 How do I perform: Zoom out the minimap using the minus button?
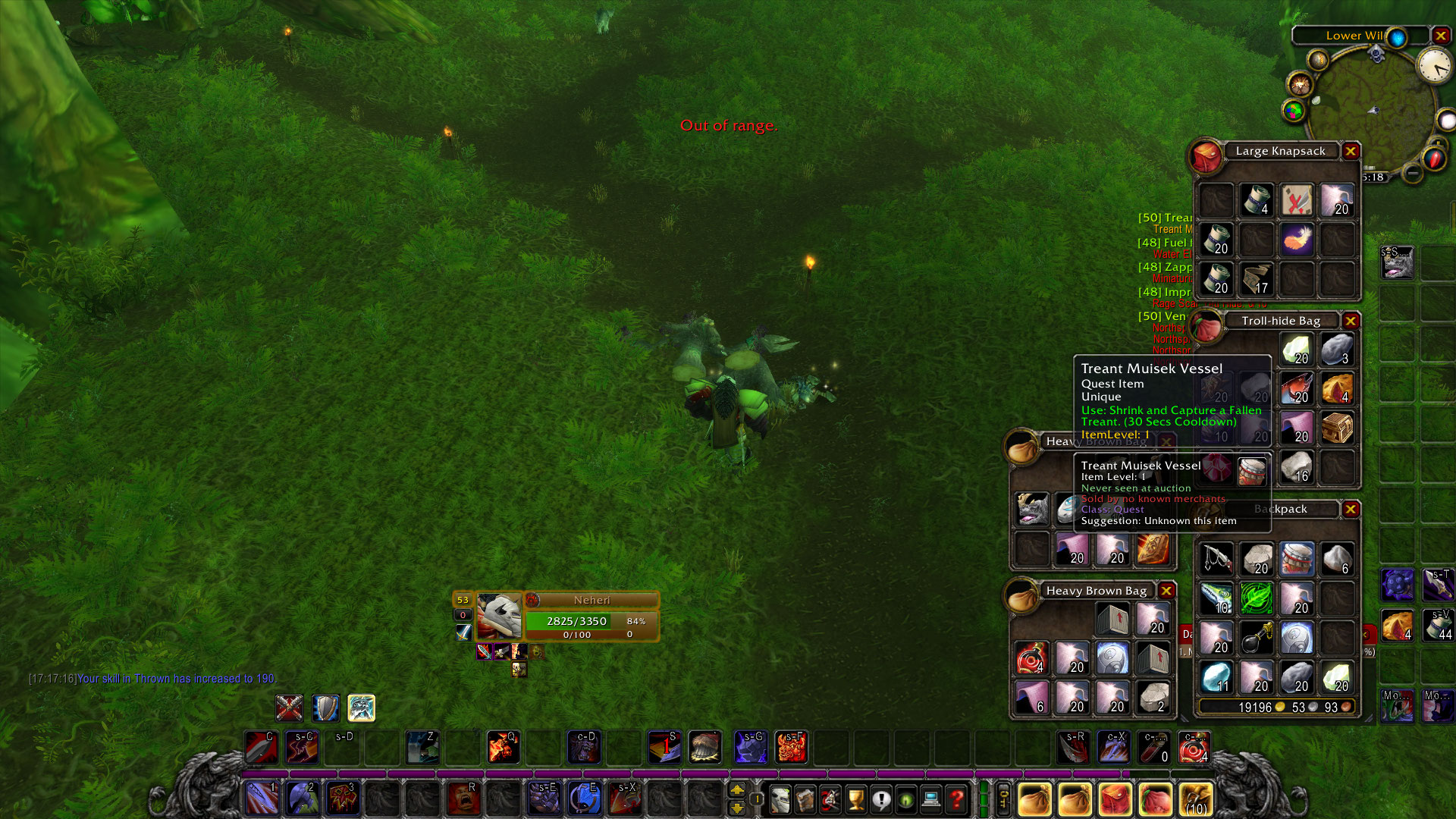1411,174
